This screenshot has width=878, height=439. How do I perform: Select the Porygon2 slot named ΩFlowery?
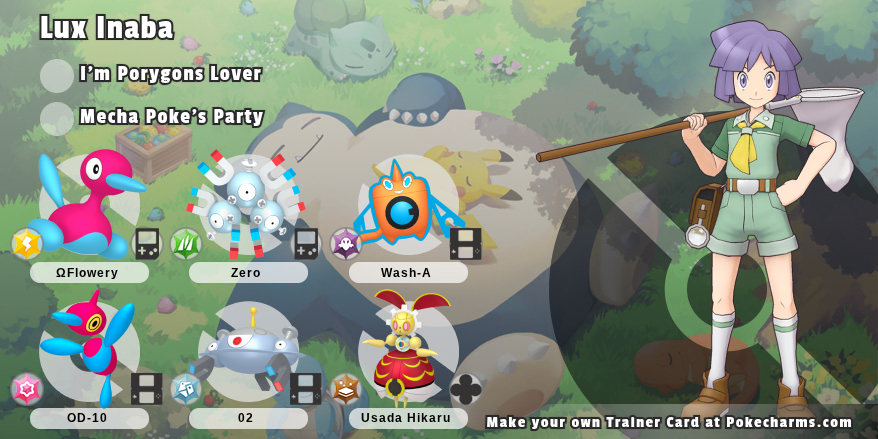pos(89,203)
